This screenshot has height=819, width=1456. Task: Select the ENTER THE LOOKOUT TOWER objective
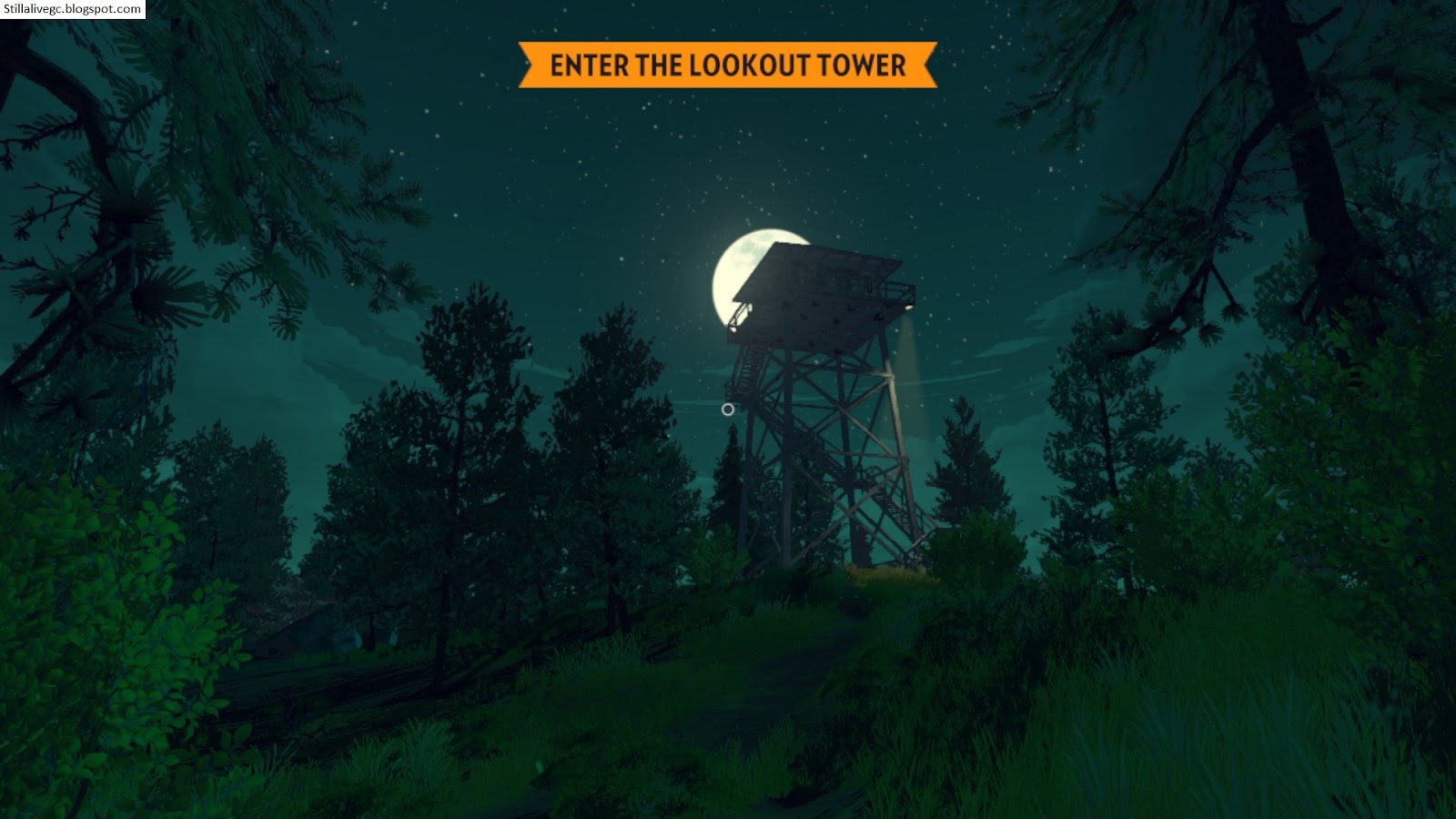[x=725, y=66]
